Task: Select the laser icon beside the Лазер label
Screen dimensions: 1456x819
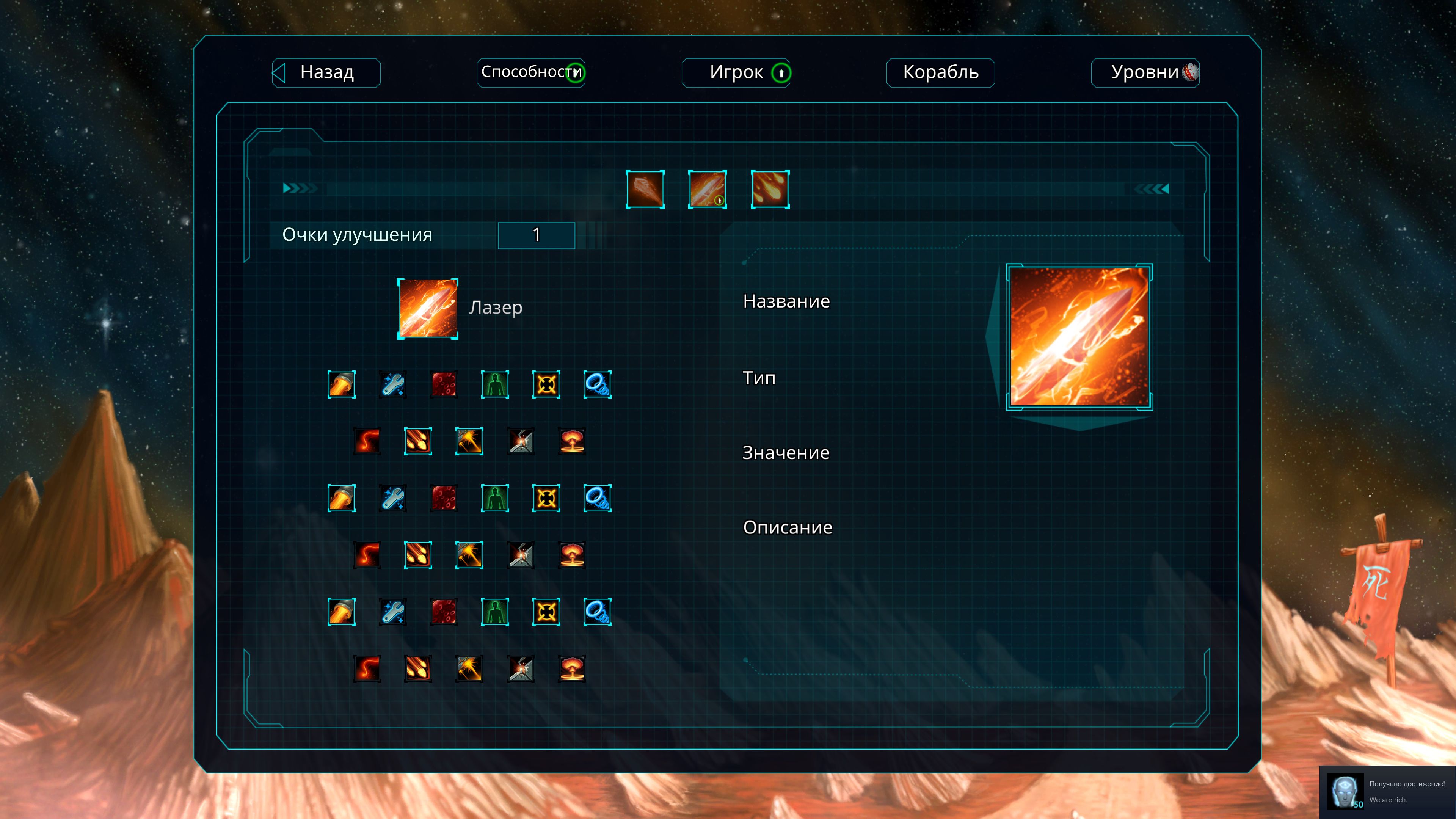Action: pyautogui.click(x=428, y=309)
